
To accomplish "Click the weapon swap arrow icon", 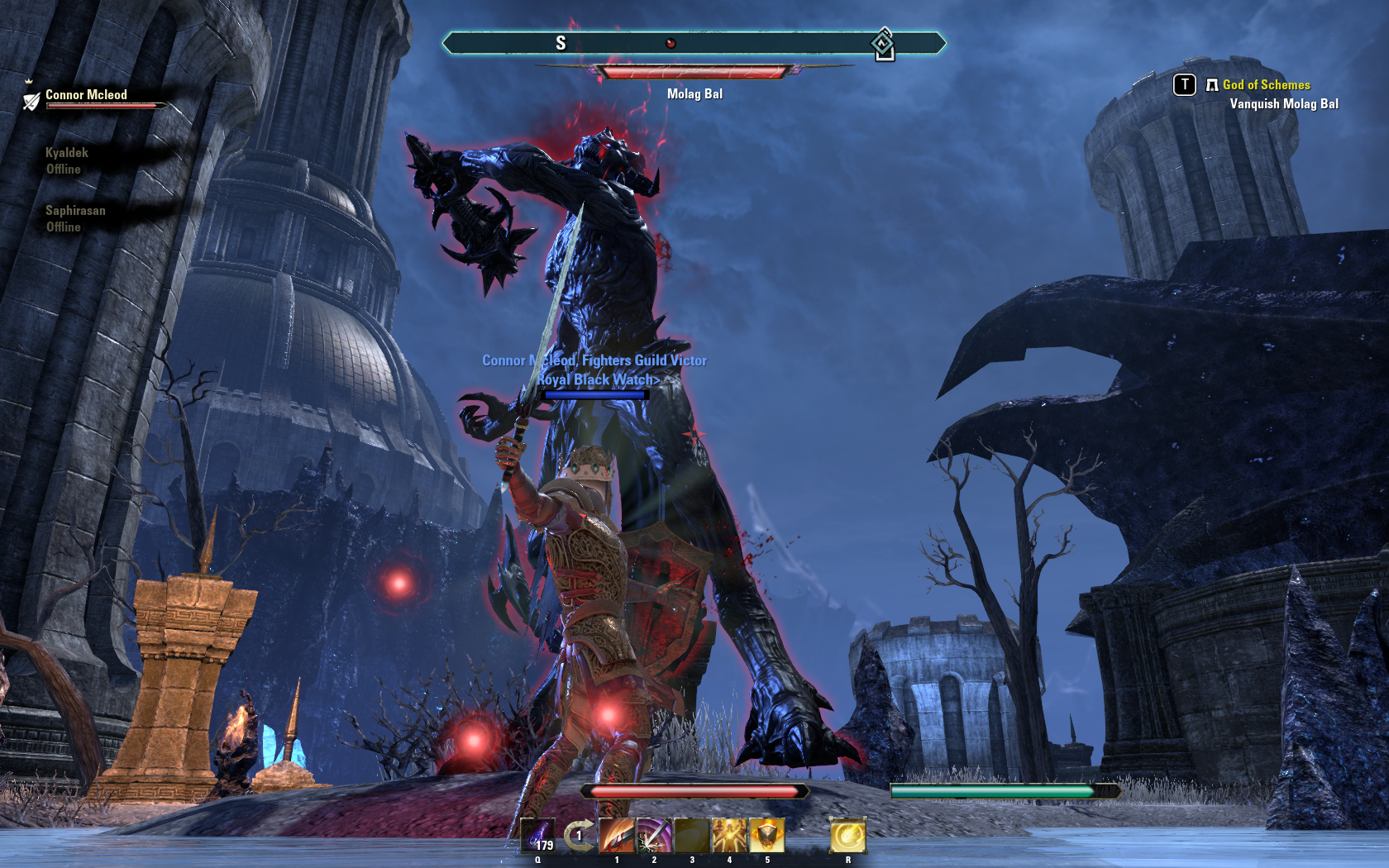I will (x=579, y=835).
